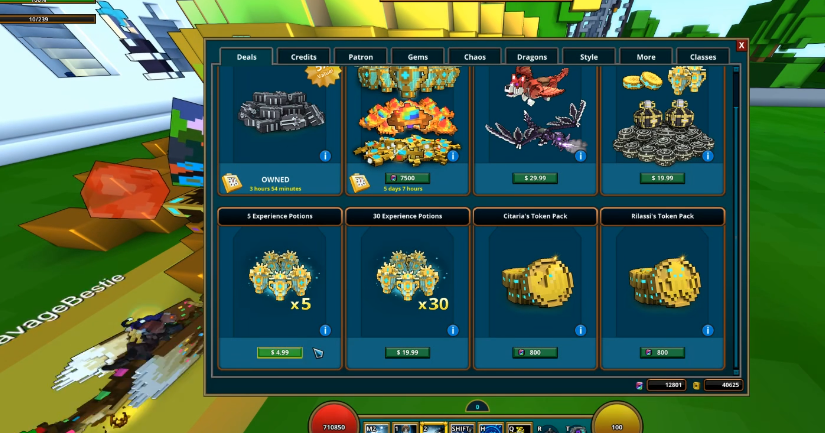View the Classes tab
The width and height of the screenshot is (825, 433).
tap(703, 57)
